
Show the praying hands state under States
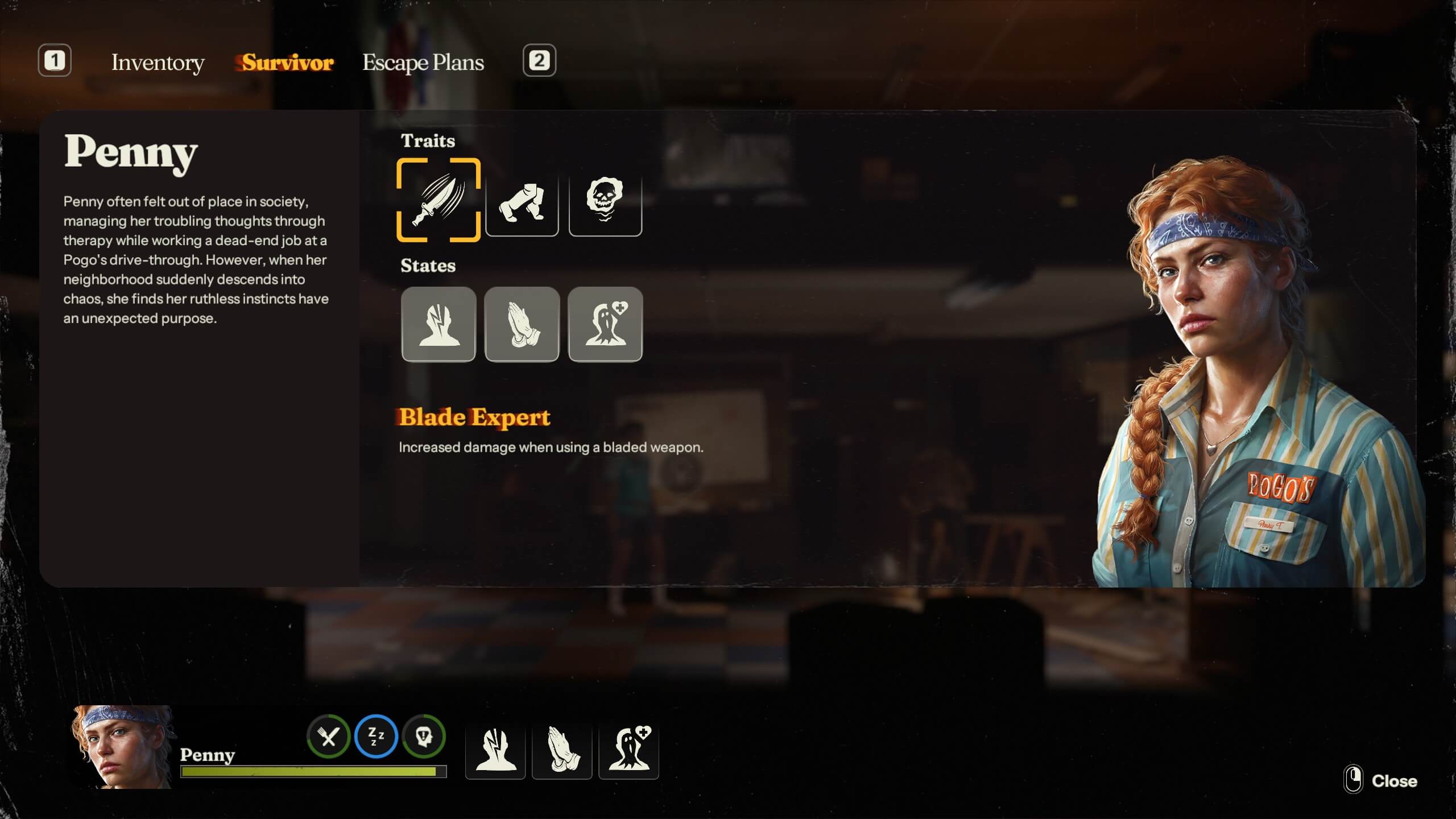[x=522, y=324]
